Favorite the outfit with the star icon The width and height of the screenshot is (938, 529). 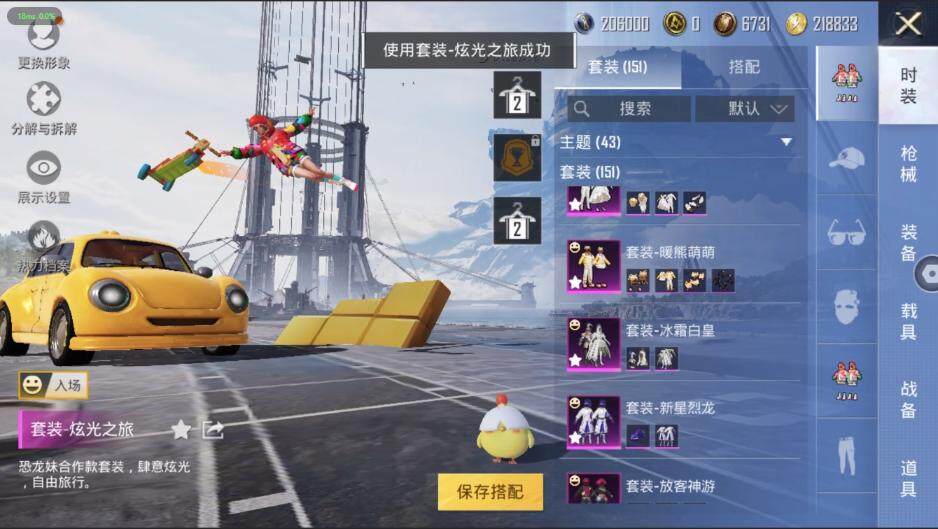tap(180, 430)
